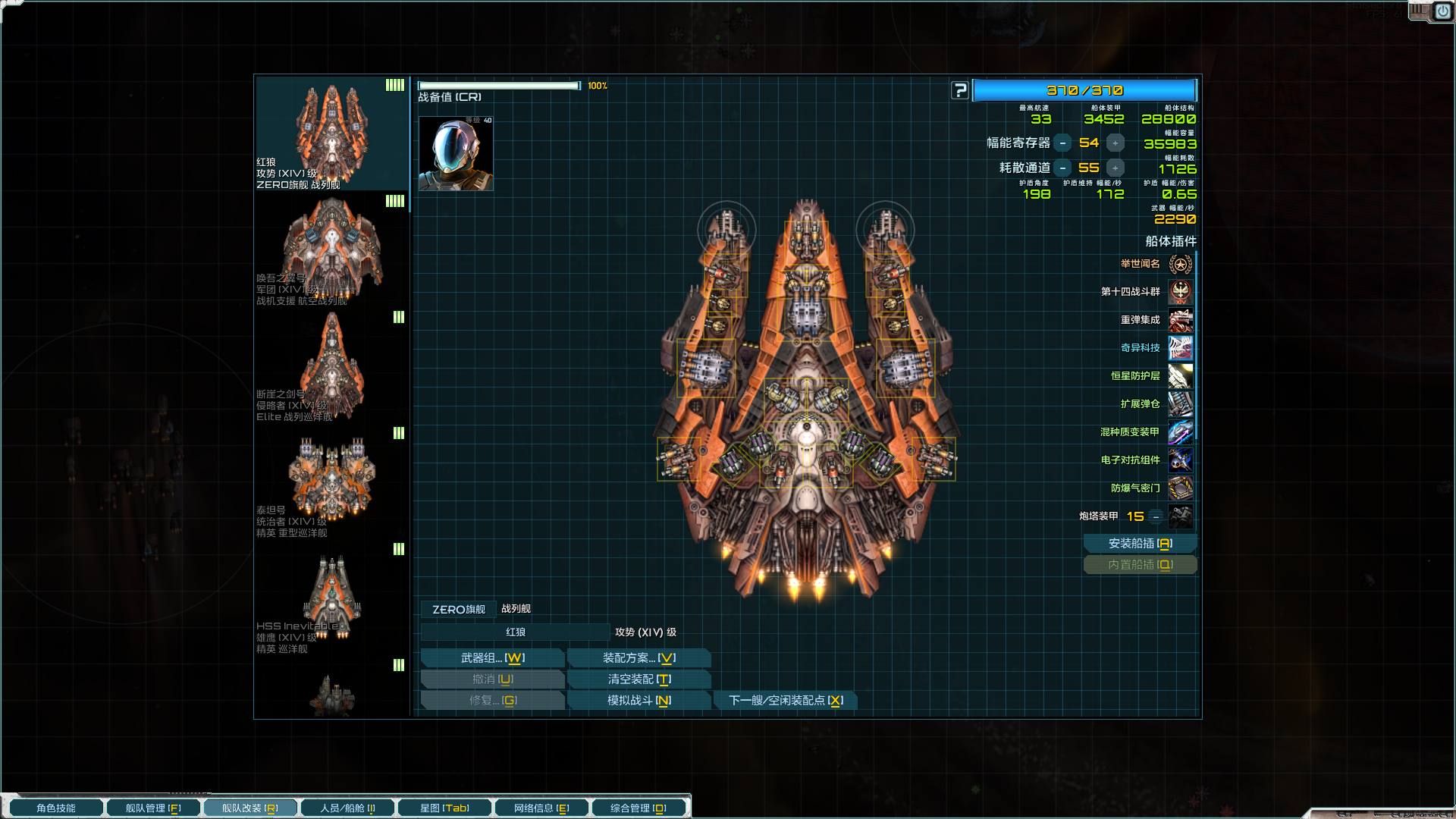The image size is (1456, 819).
Task: Switch to 角色技能 character skills tab
Action: pyautogui.click(x=56, y=808)
